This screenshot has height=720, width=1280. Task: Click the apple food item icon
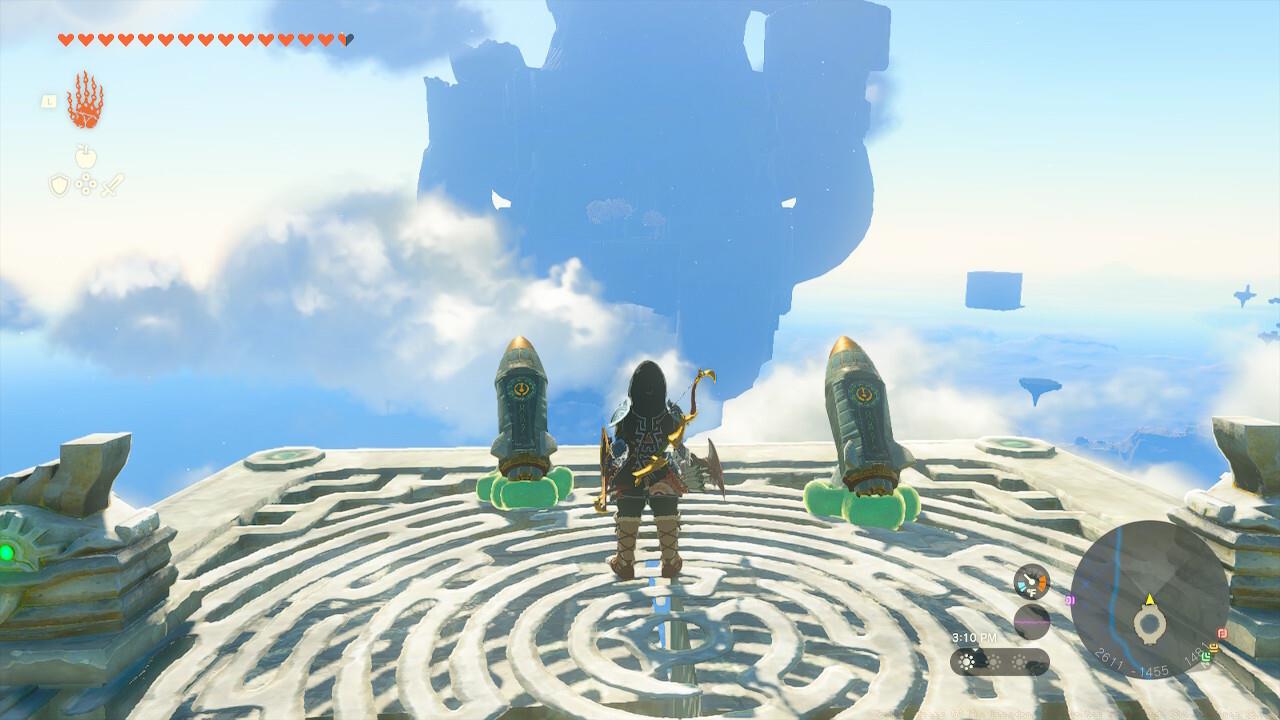pos(86,157)
